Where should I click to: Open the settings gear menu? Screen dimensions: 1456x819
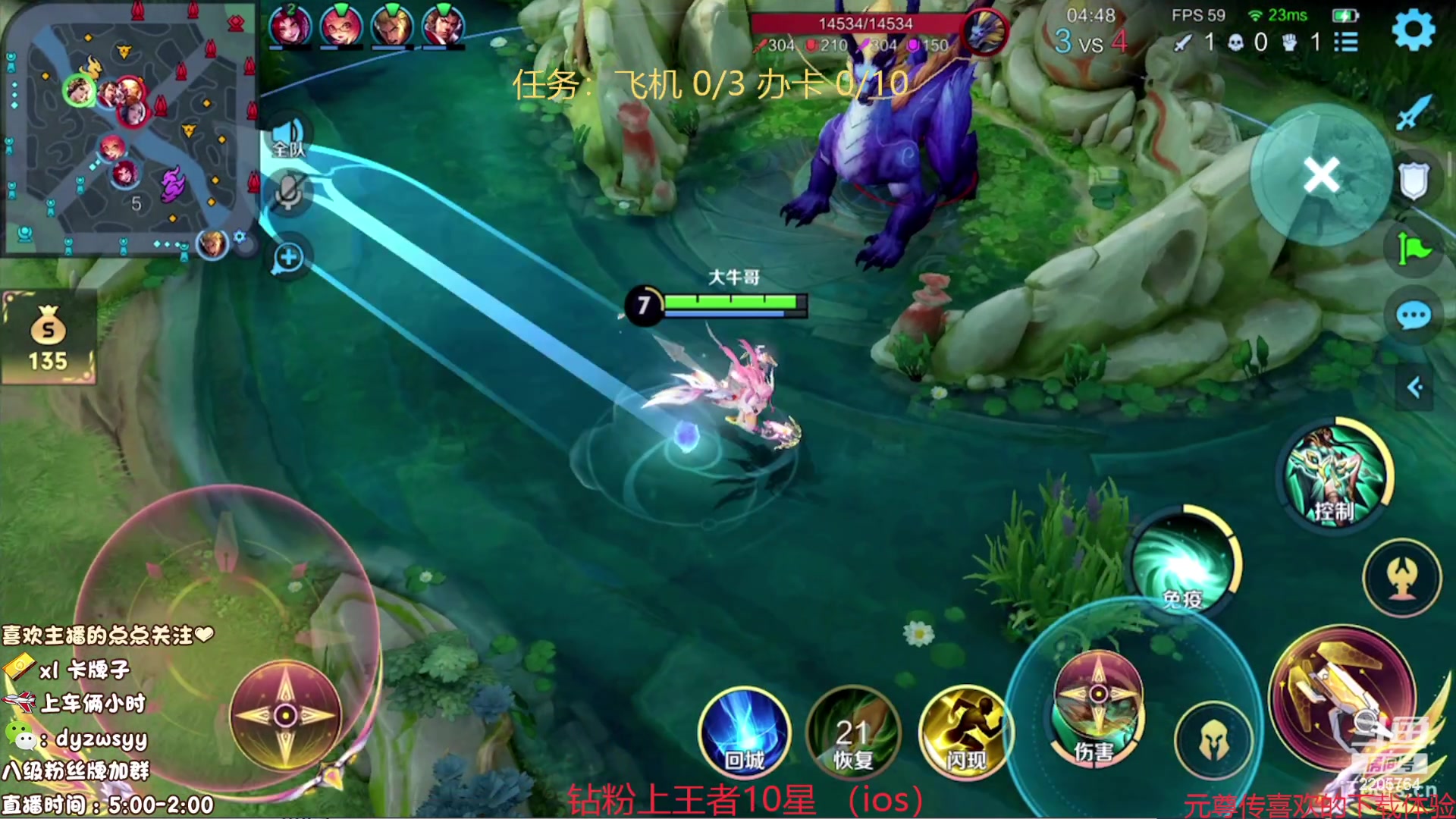click(1414, 30)
